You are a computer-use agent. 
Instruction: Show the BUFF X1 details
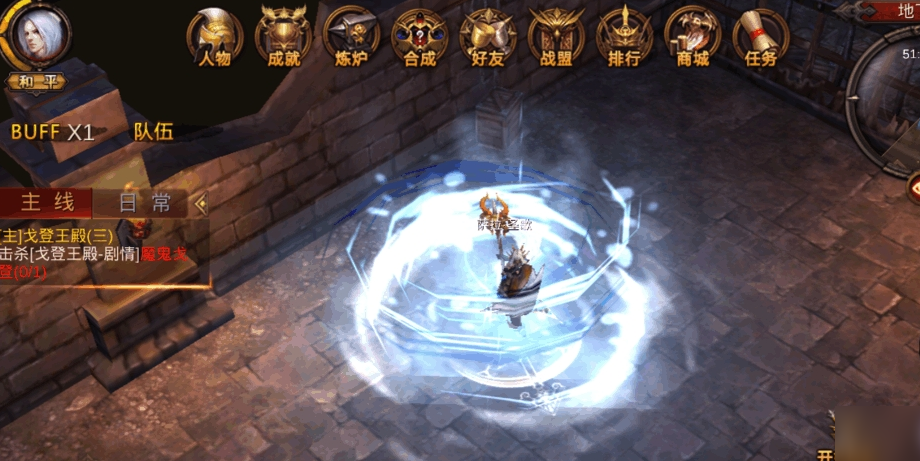point(53,132)
